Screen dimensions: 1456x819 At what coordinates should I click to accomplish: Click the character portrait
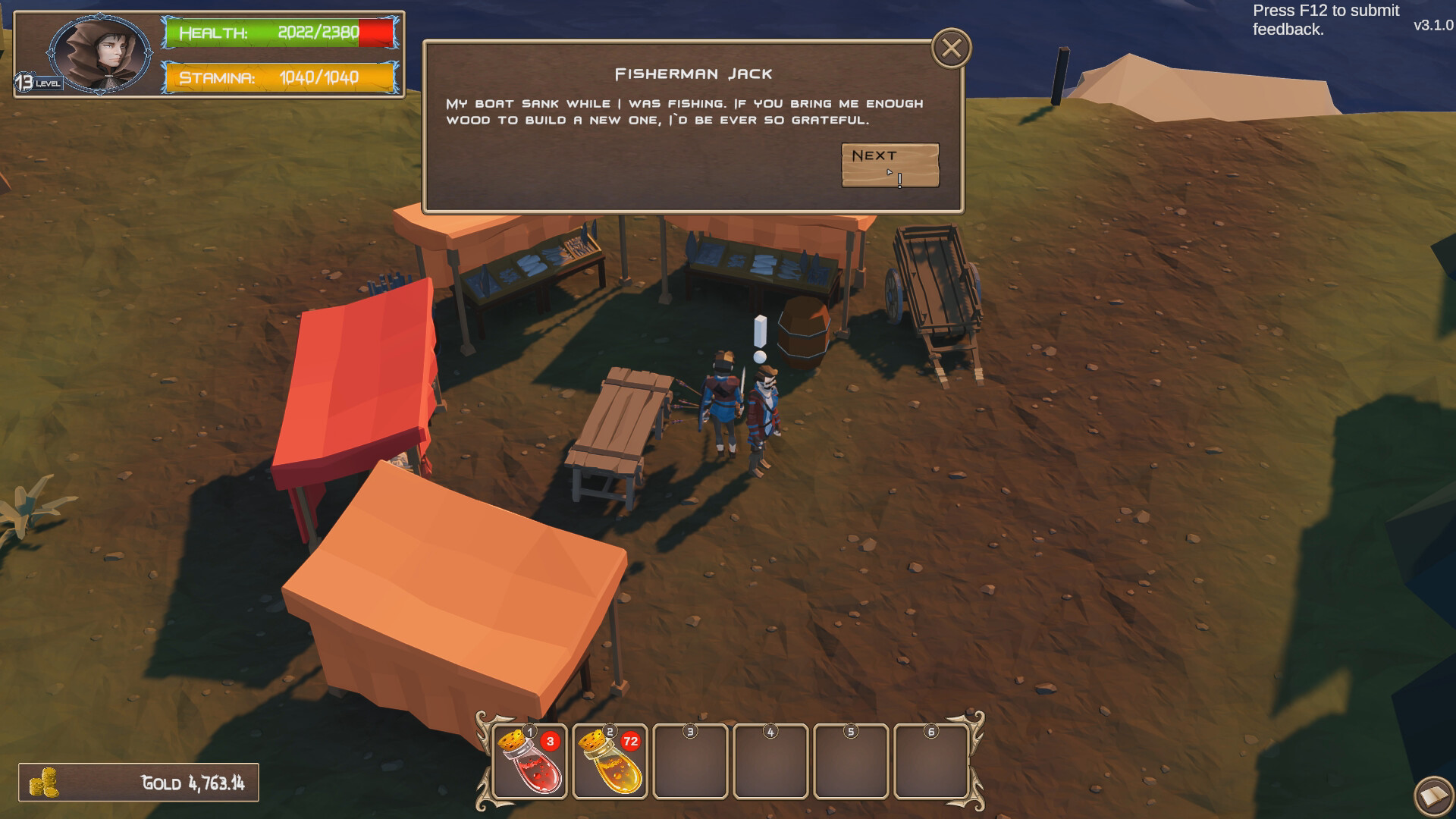101,55
